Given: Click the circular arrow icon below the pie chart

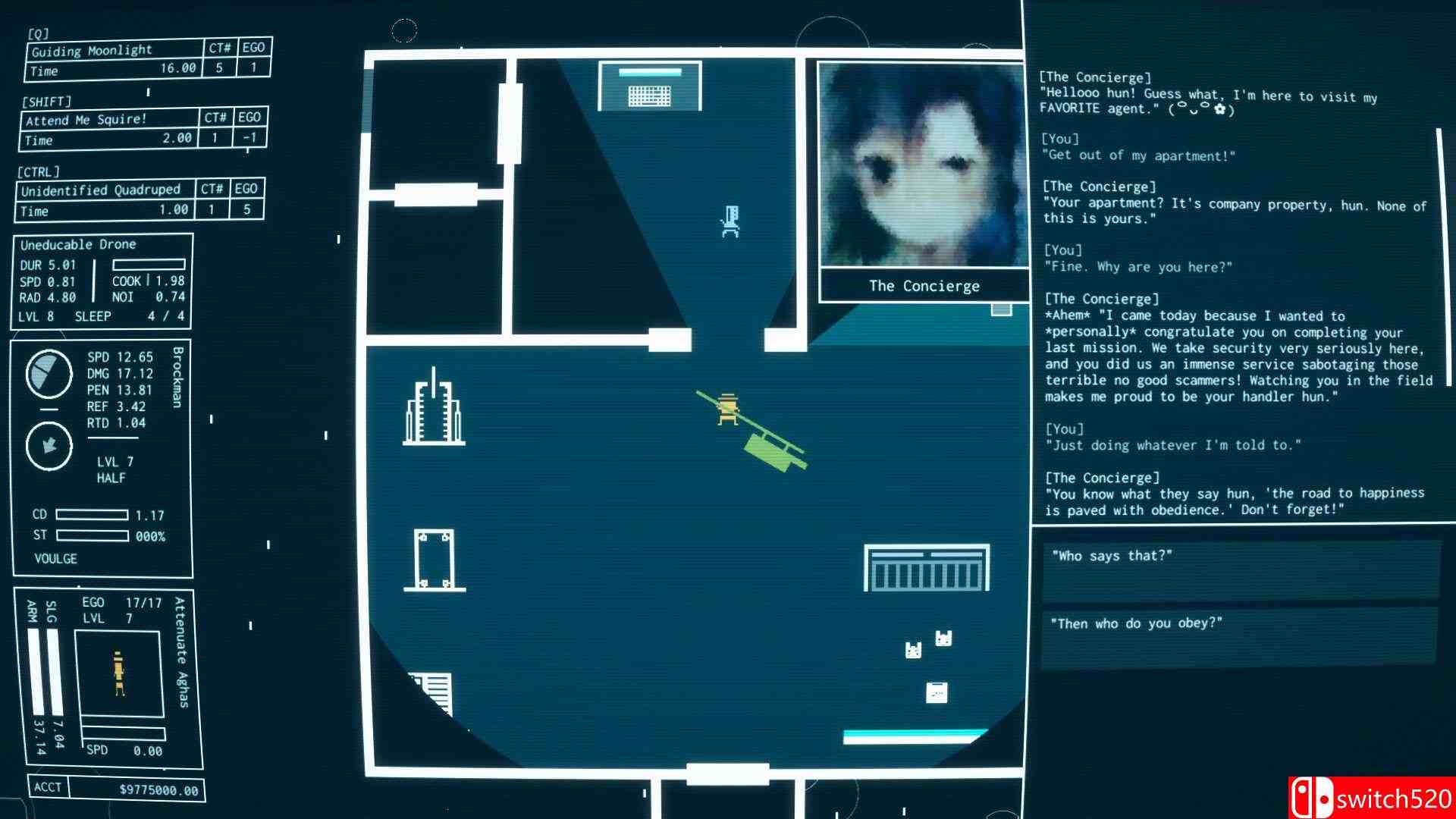Looking at the screenshot, I should [x=49, y=445].
